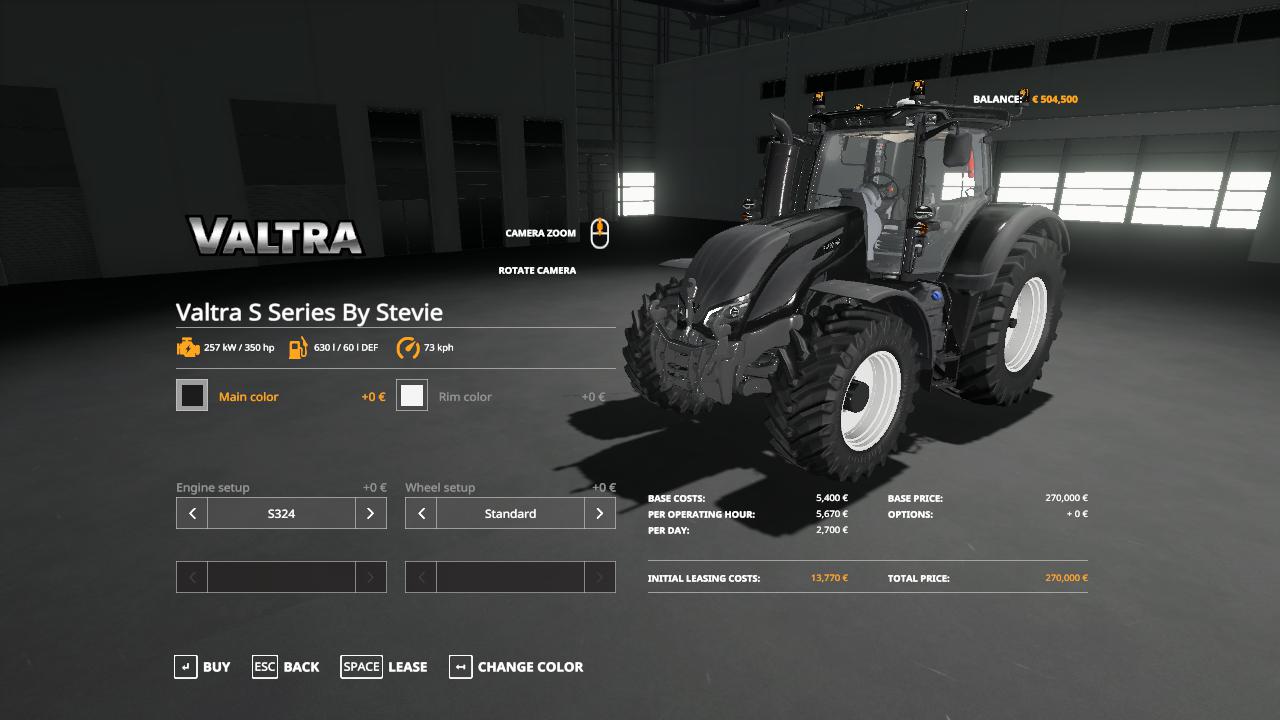This screenshot has width=1280, height=720.
Task: Select the previous Wheel setup option
Action: 421,513
